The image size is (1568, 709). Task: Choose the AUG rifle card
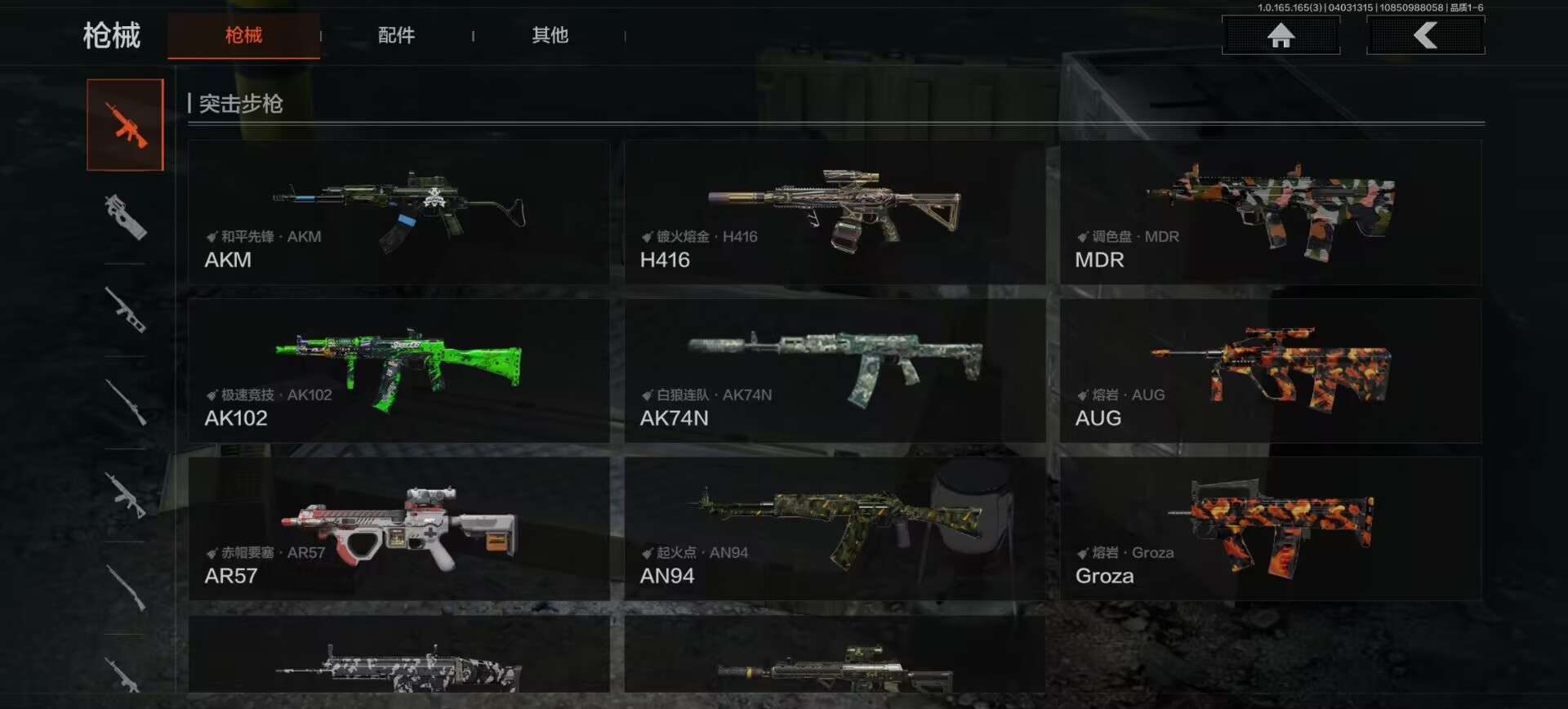[1270, 371]
